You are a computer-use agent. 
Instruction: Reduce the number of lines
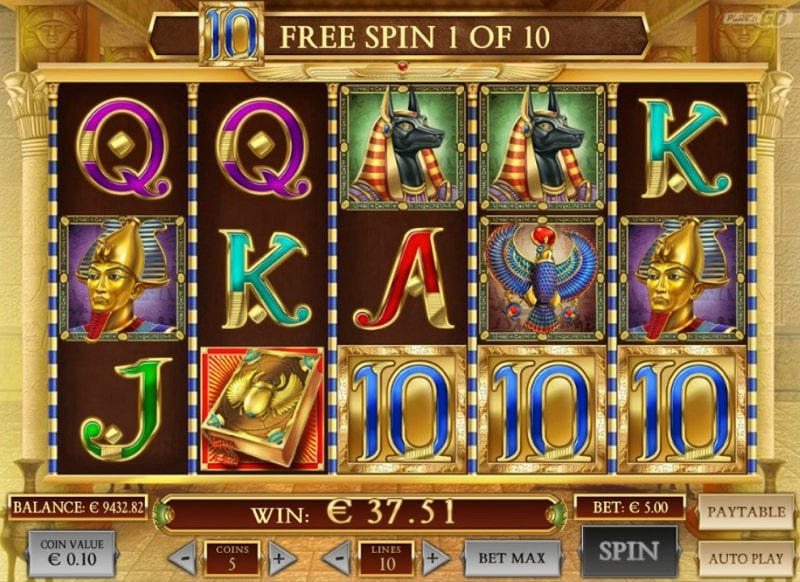[x=338, y=556]
